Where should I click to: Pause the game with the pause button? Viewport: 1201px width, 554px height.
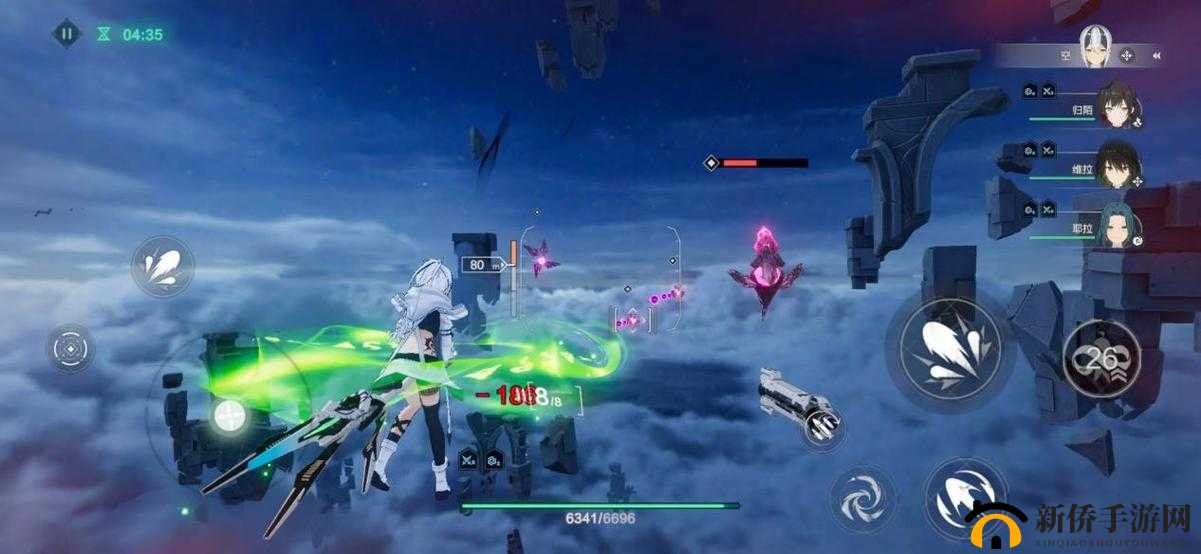66,33
